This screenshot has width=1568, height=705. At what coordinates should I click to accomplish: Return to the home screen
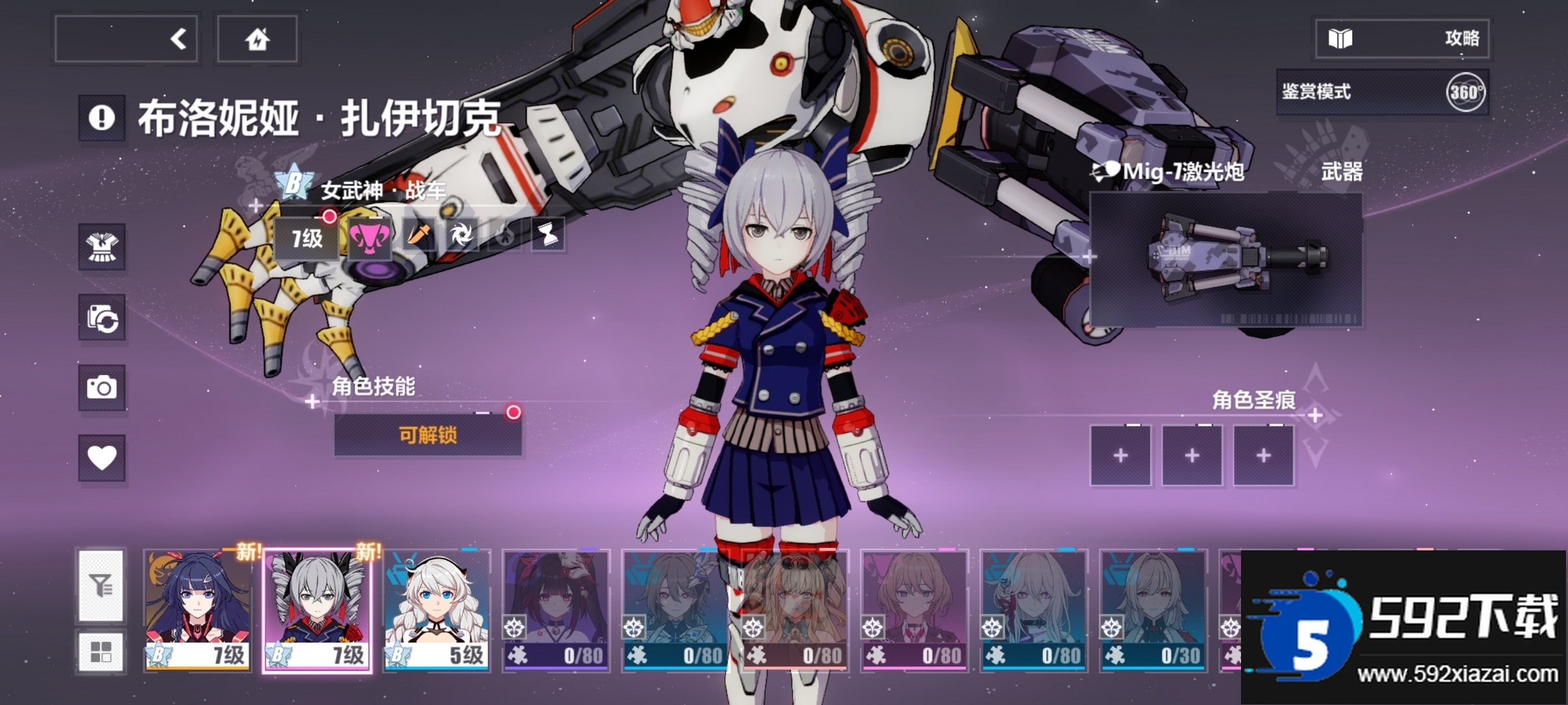pyautogui.click(x=257, y=39)
